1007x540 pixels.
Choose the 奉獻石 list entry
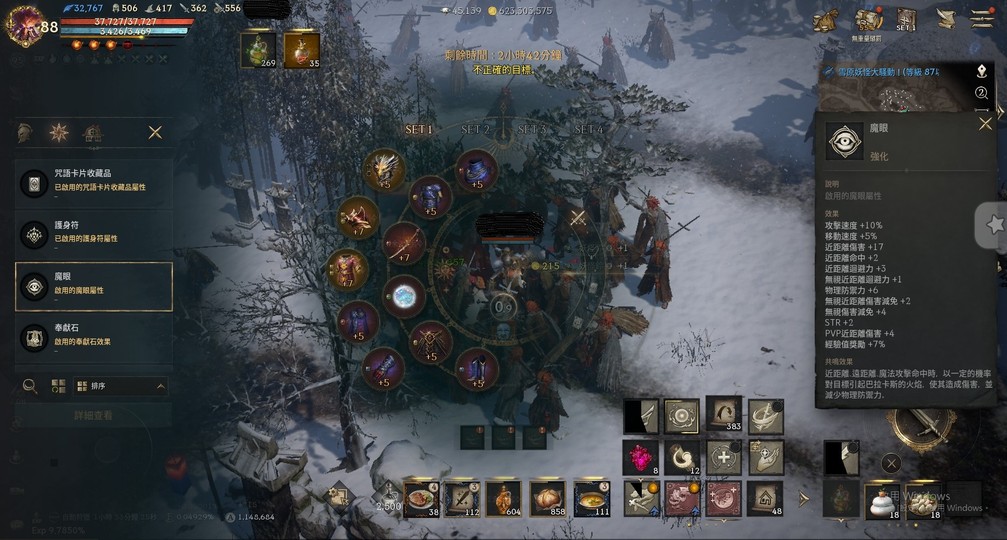point(94,336)
